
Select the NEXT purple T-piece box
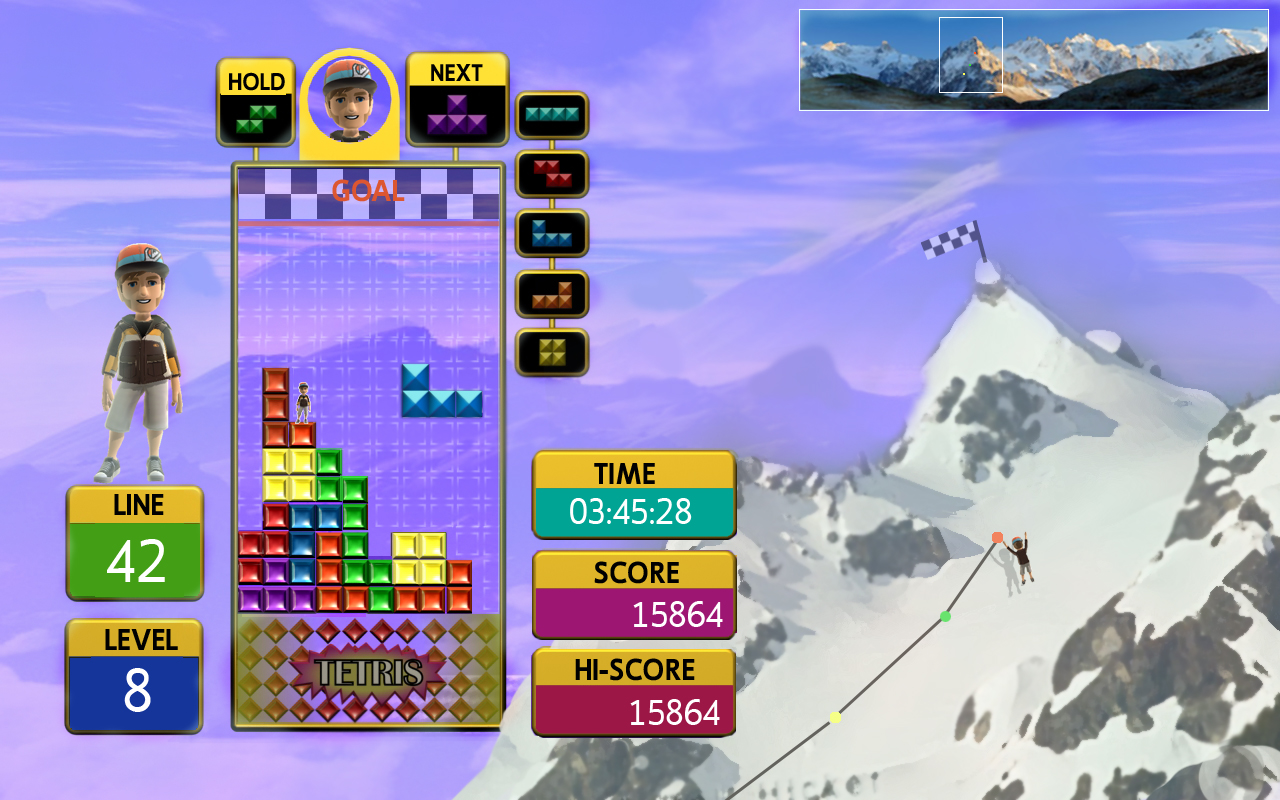(457, 100)
